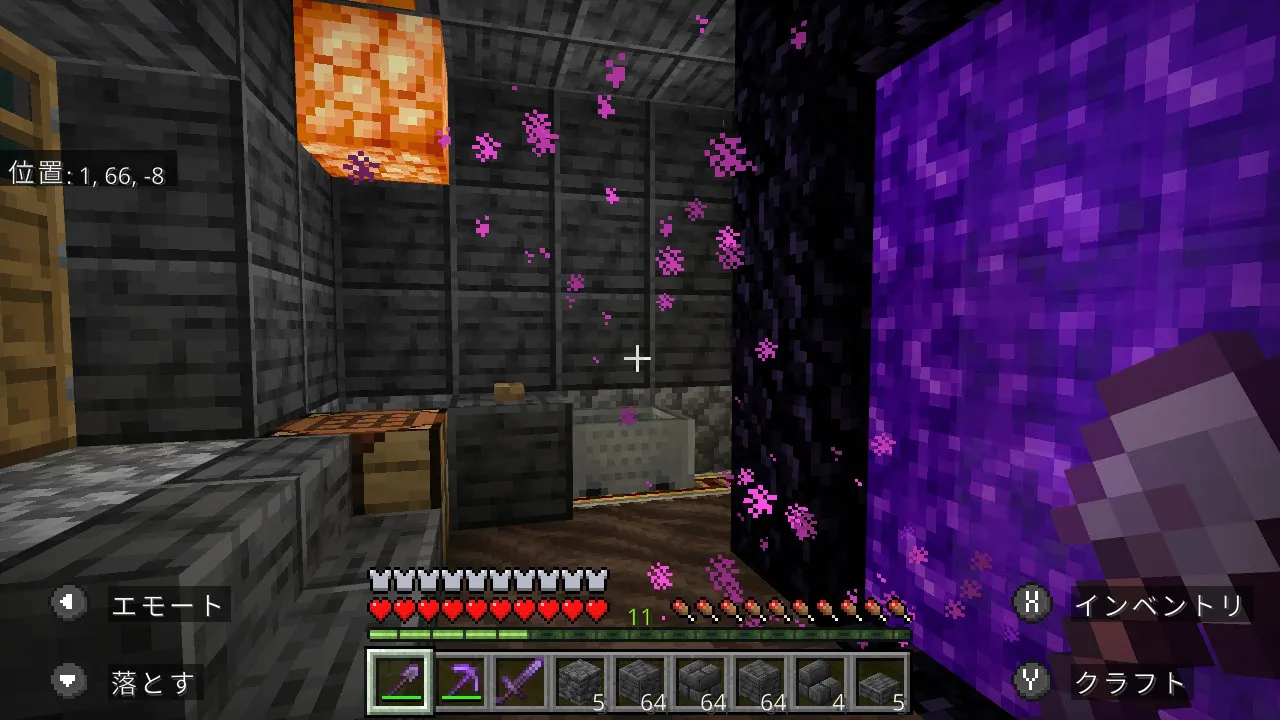Switch to the brick slab slot

(880, 683)
